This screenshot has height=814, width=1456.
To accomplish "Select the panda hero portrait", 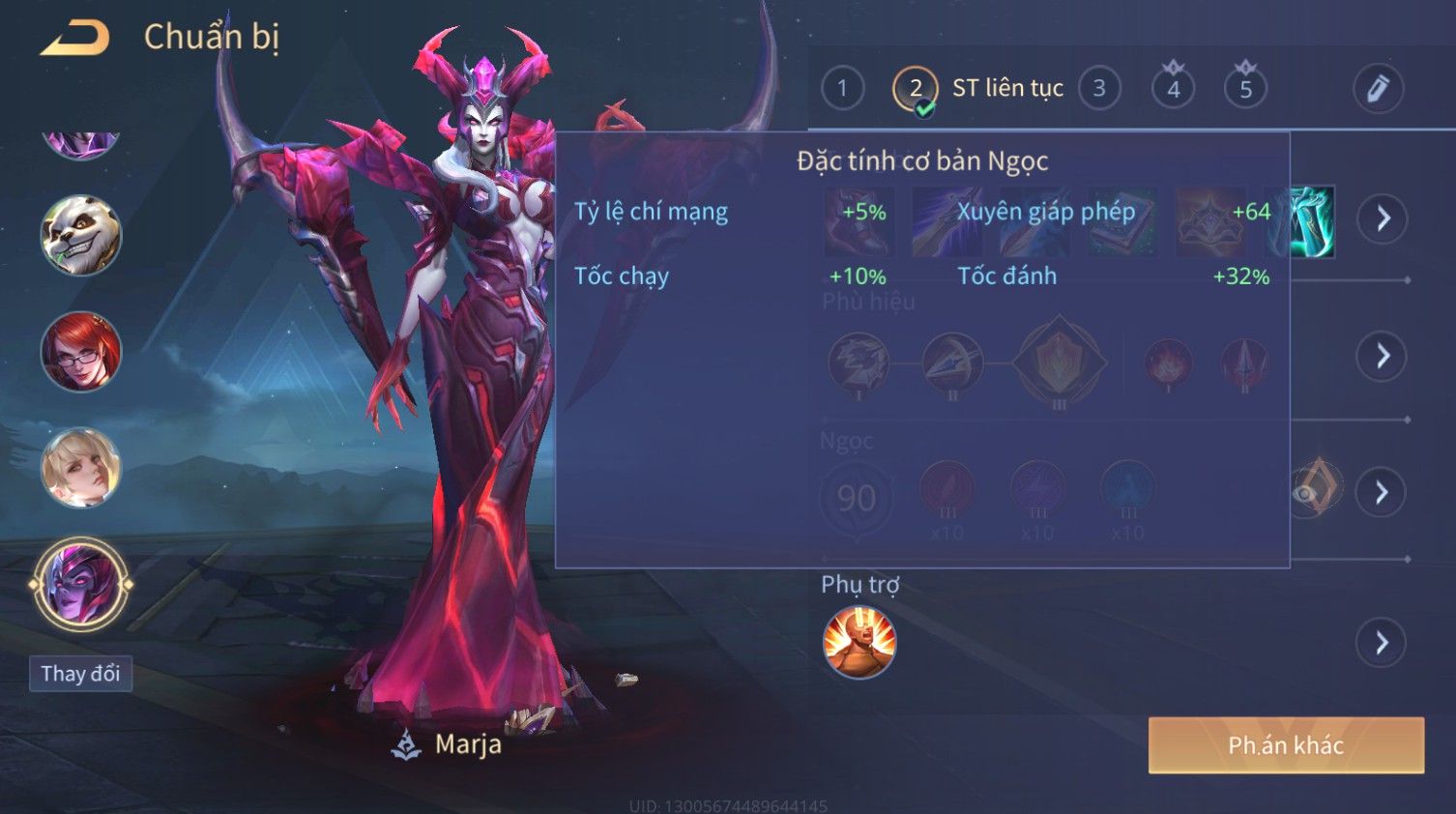I will 81,235.
